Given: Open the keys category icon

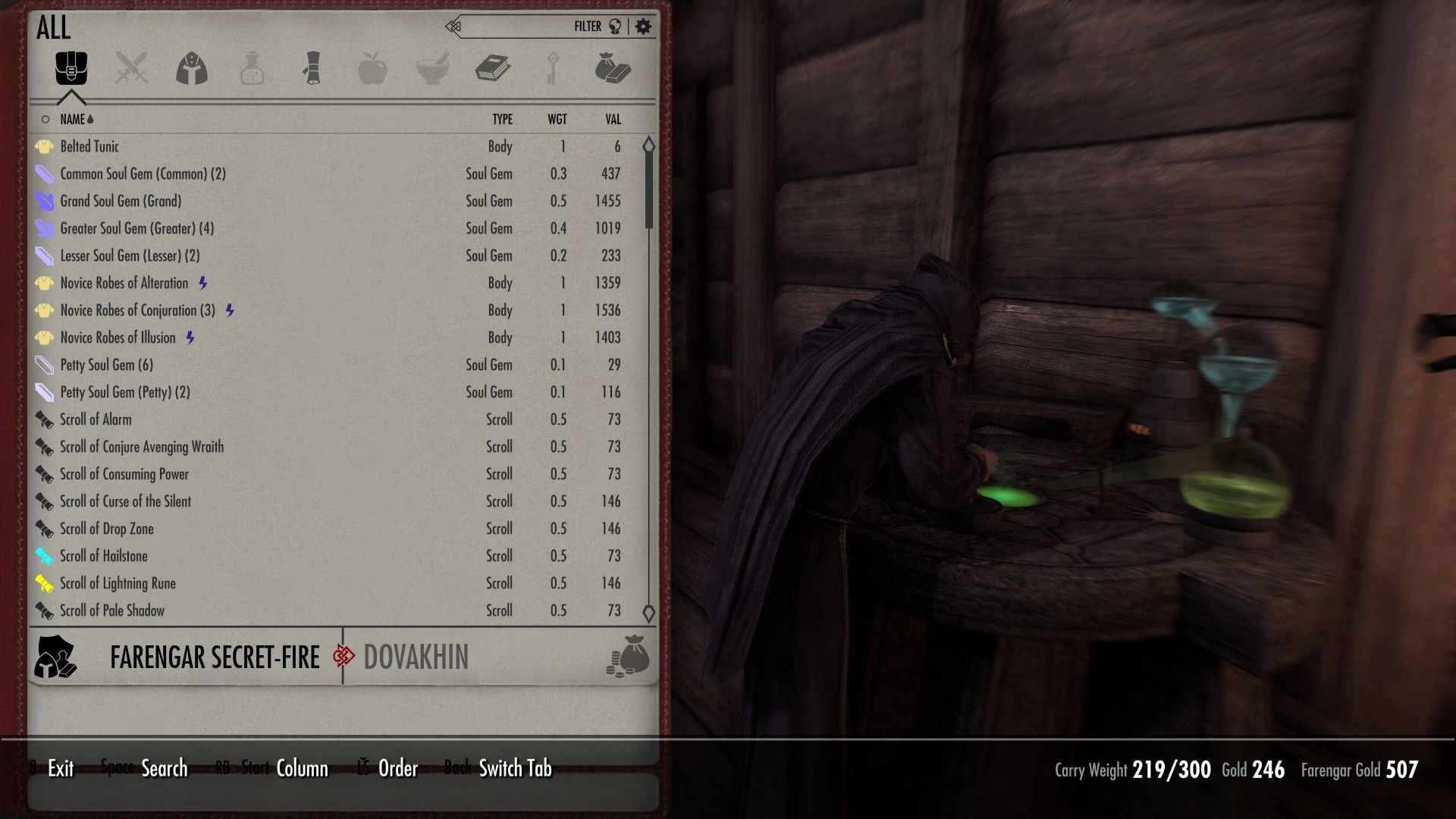Looking at the screenshot, I should coord(552,68).
